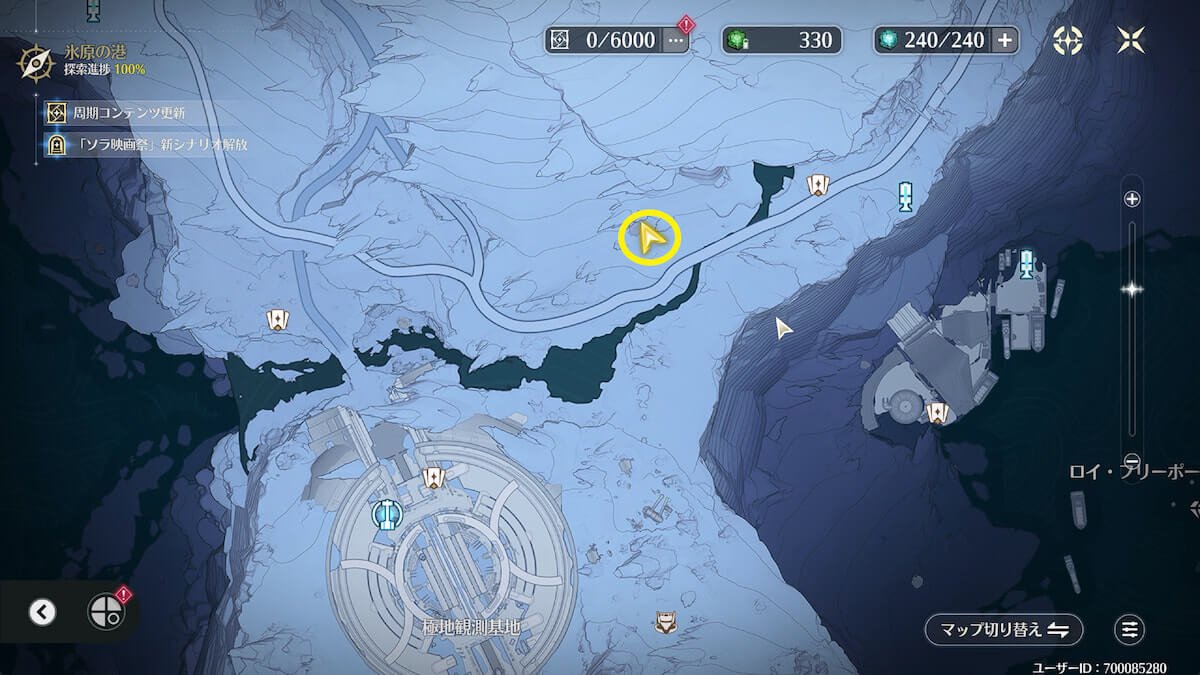The width and height of the screenshot is (1200, 675).
Task: Open the map filter list icon
Action: point(1130,629)
